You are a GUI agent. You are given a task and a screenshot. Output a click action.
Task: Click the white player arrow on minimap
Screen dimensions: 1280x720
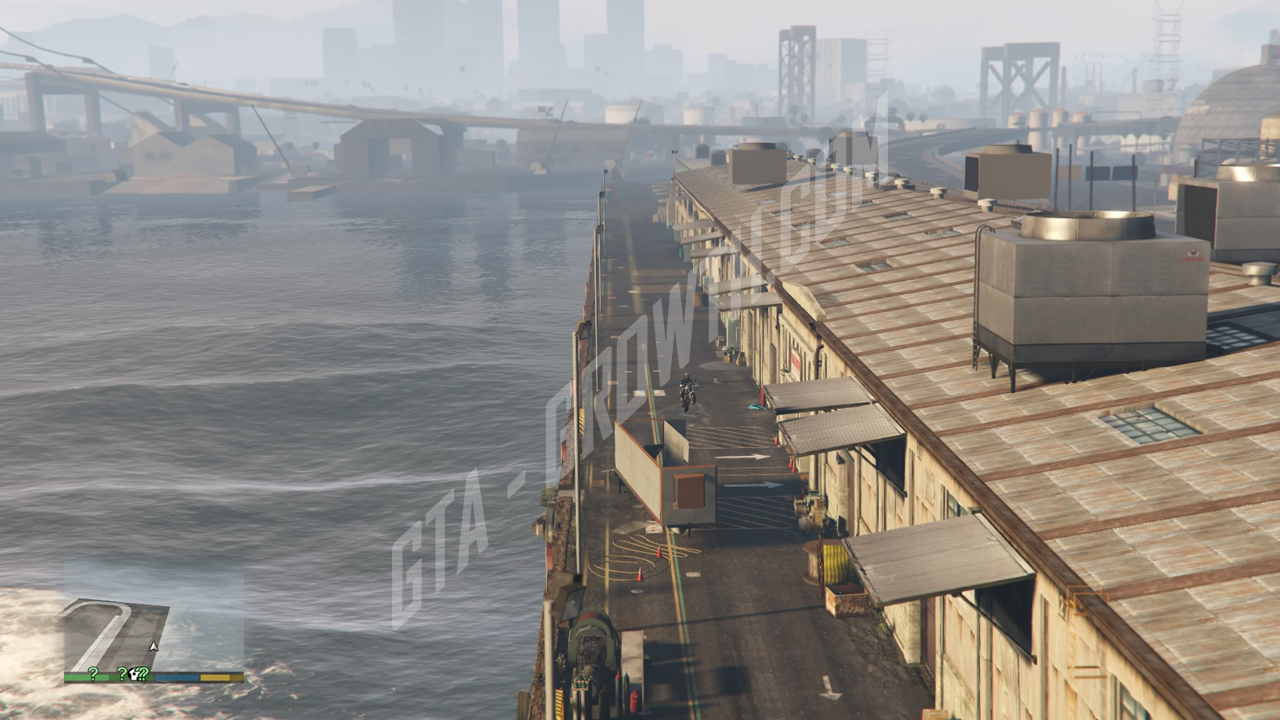(x=154, y=647)
